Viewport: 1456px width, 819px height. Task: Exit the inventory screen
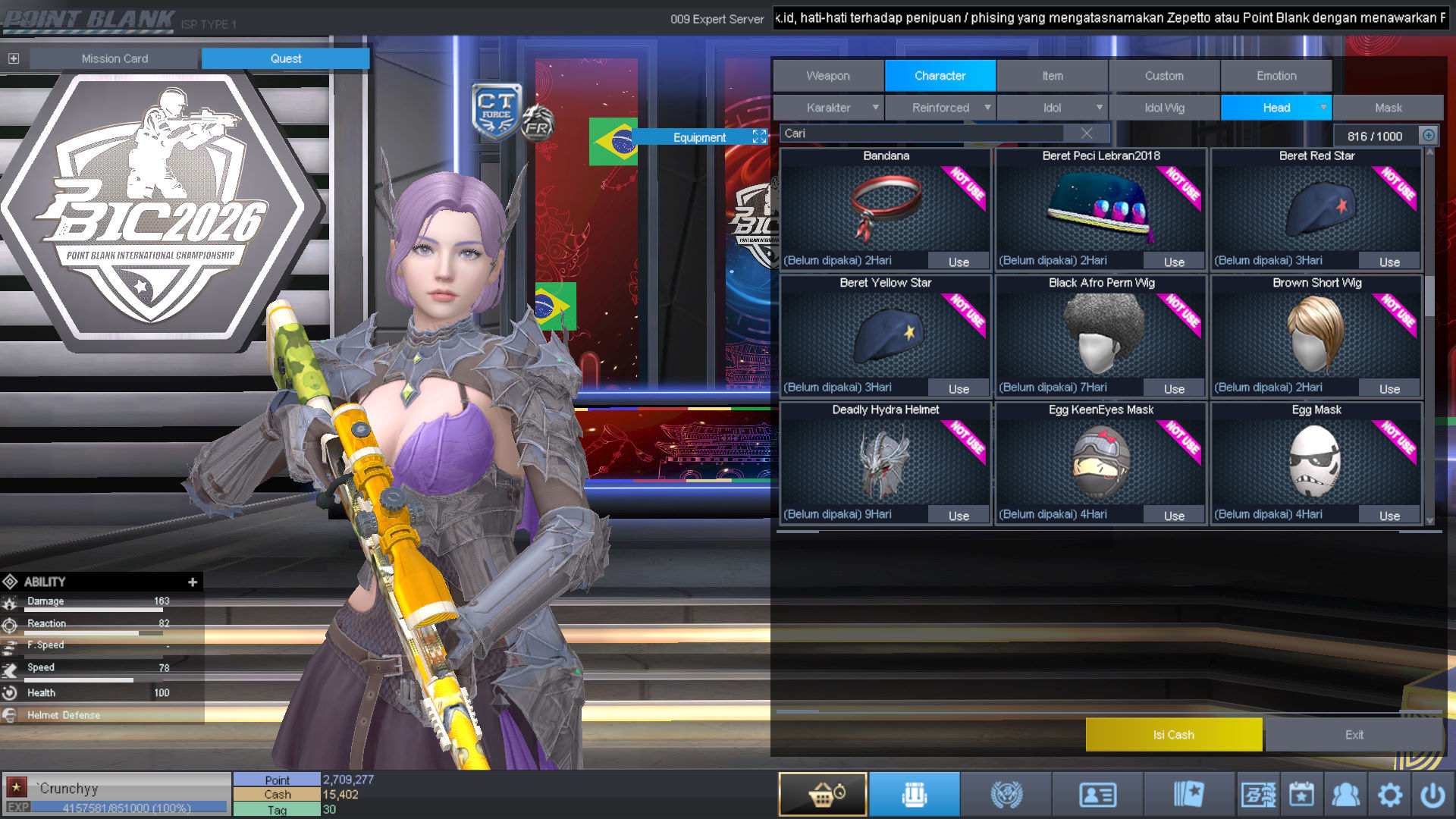click(1354, 735)
